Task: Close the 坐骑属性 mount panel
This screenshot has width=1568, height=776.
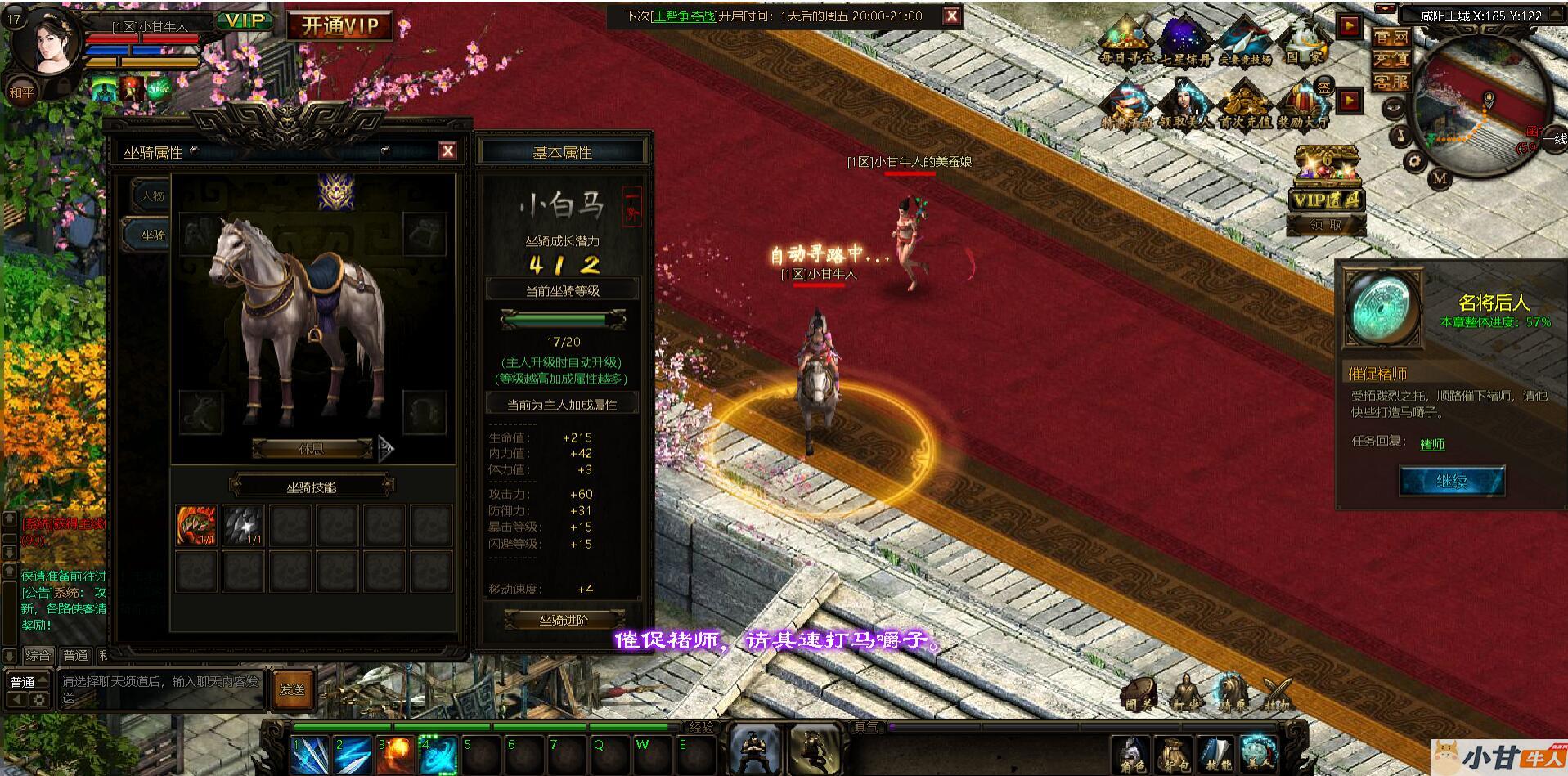Action: coord(447,150)
